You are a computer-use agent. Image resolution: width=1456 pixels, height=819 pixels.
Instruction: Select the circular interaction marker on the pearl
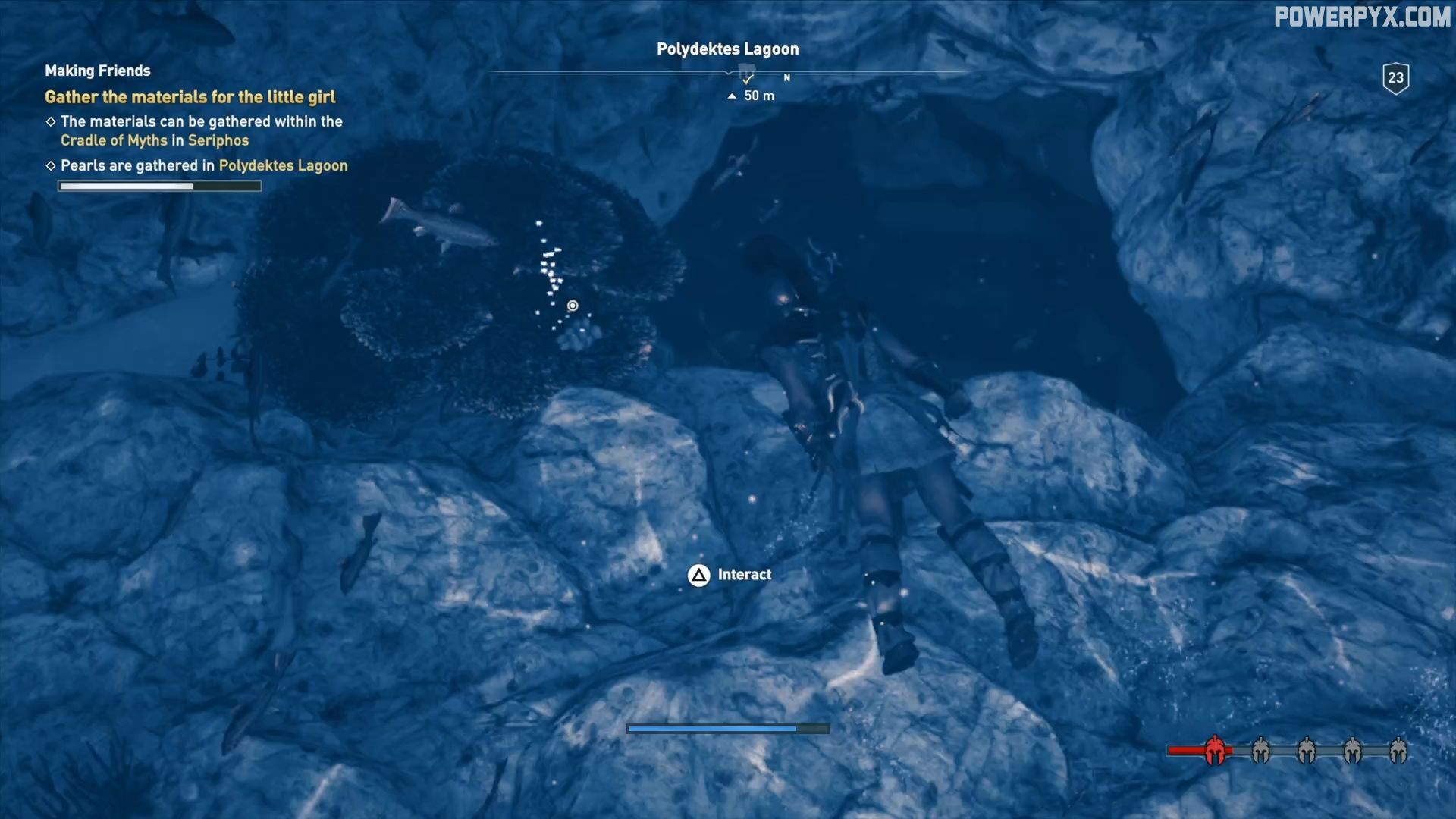tap(573, 306)
